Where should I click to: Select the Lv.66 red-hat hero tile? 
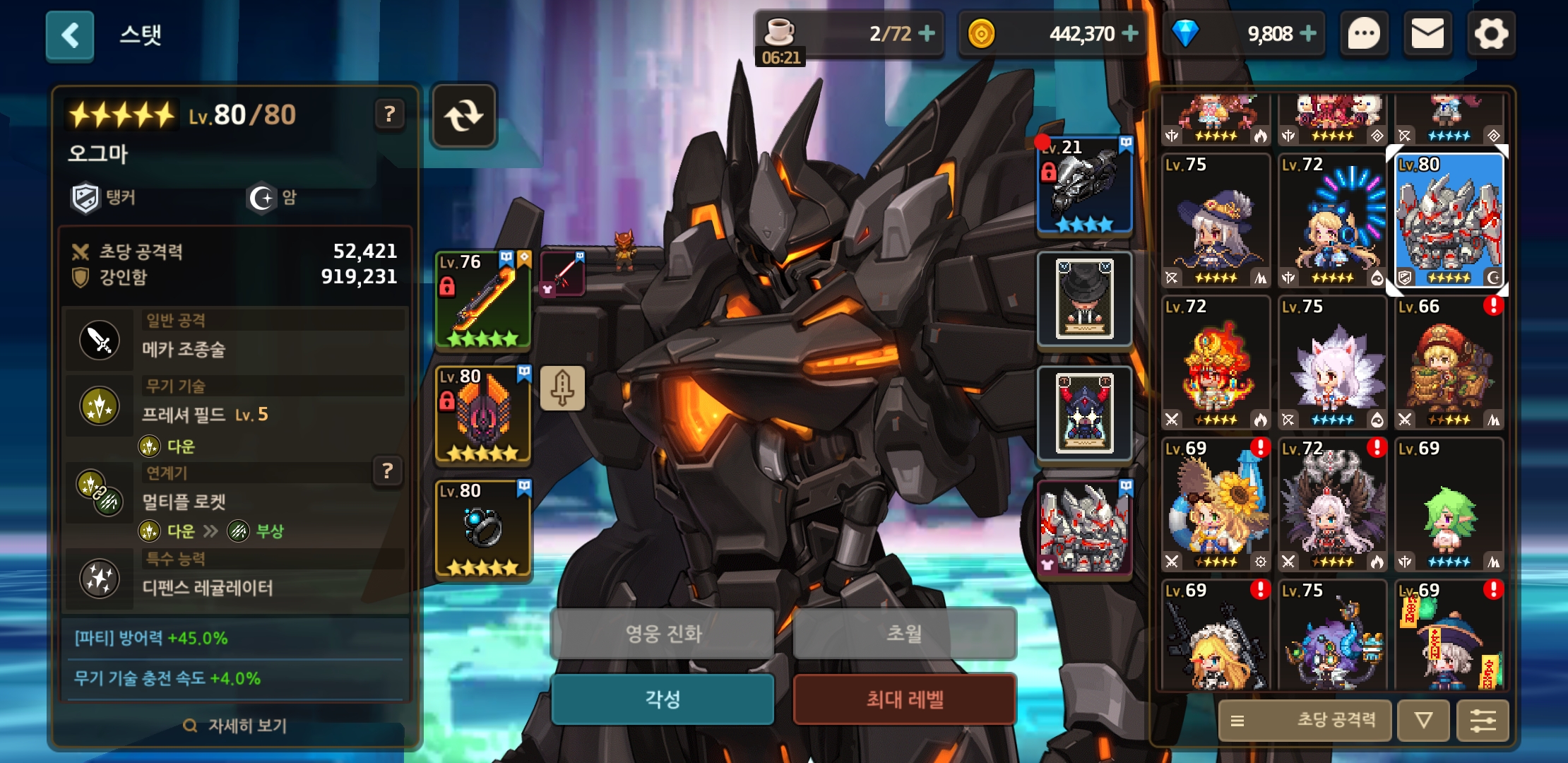pos(1449,362)
